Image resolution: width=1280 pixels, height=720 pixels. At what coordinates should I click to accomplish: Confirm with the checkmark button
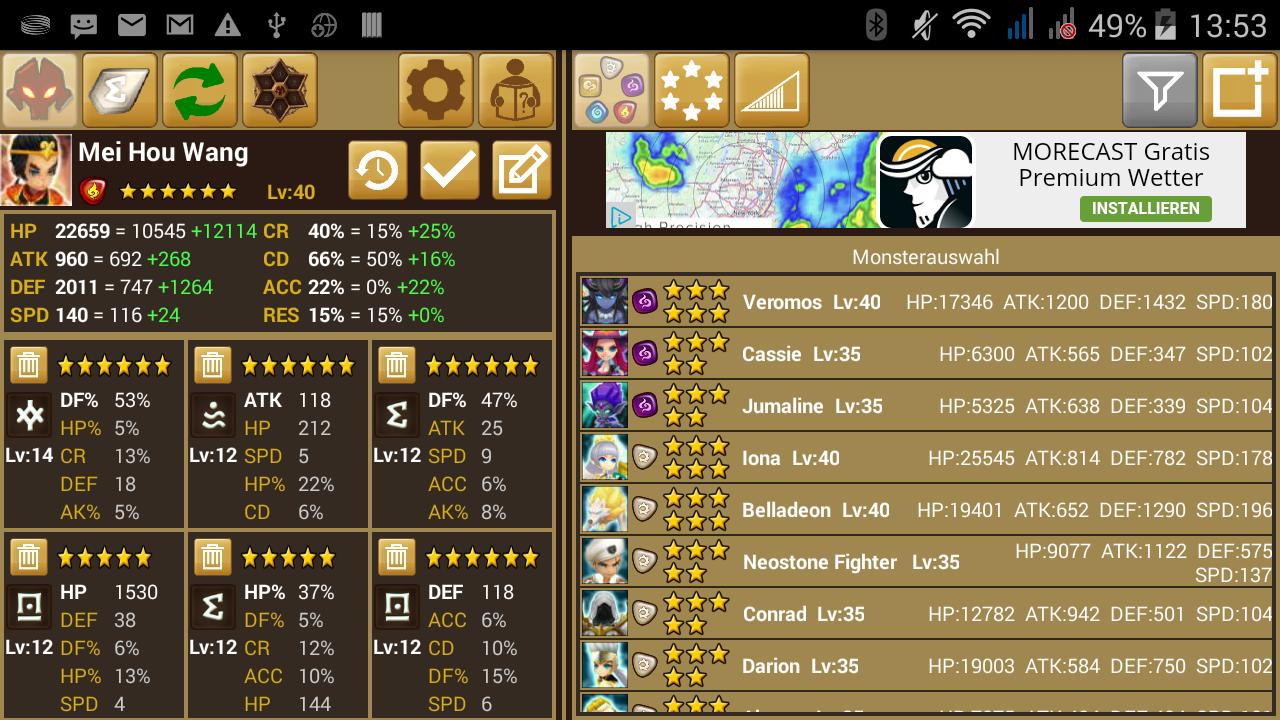(449, 171)
